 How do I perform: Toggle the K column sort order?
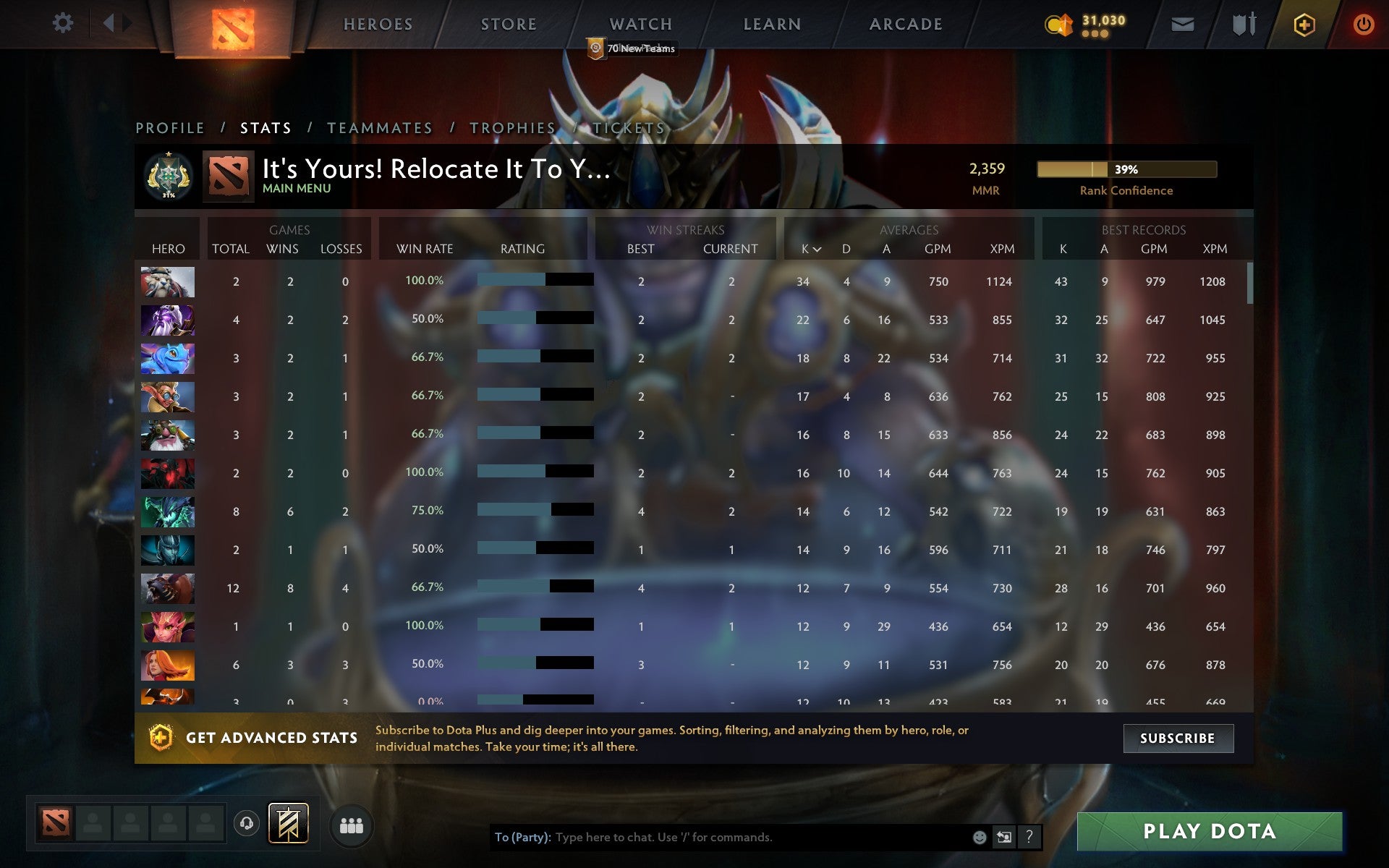pos(803,248)
